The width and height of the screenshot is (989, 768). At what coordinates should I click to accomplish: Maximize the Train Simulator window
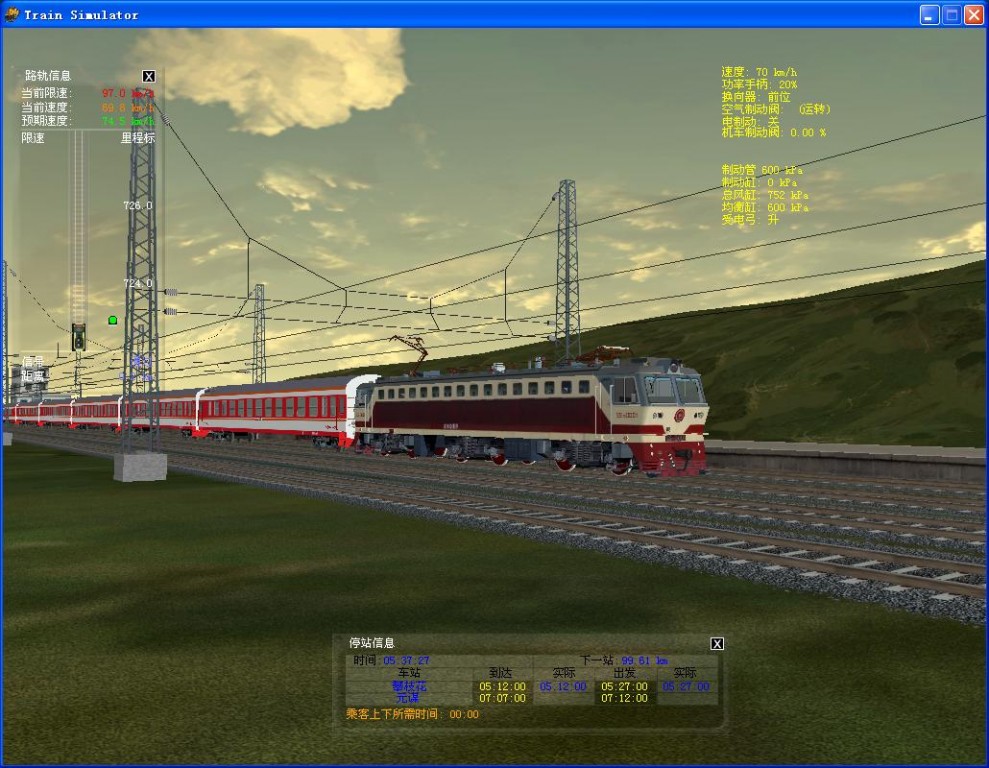(952, 14)
